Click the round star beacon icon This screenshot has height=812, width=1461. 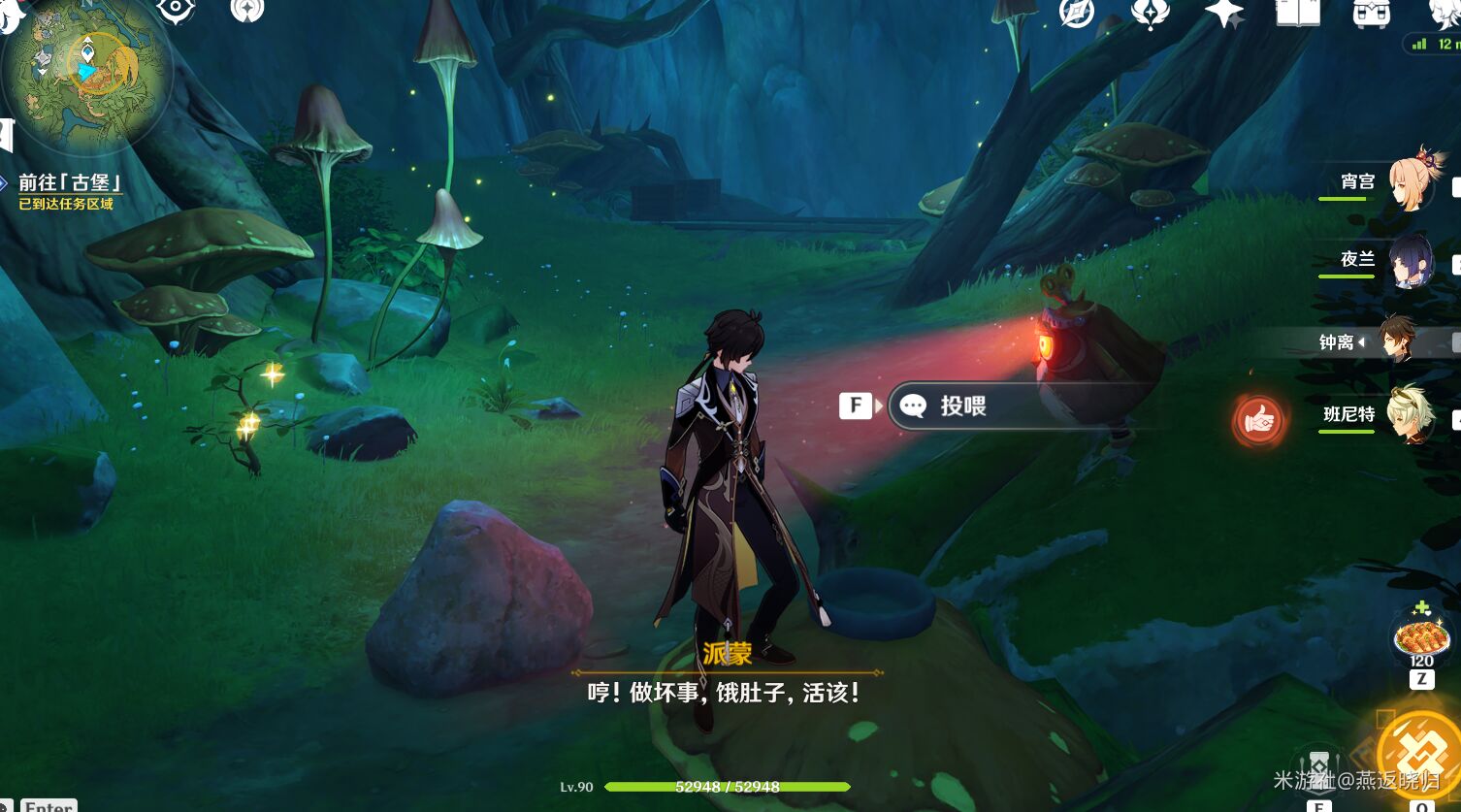(x=246, y=10)
